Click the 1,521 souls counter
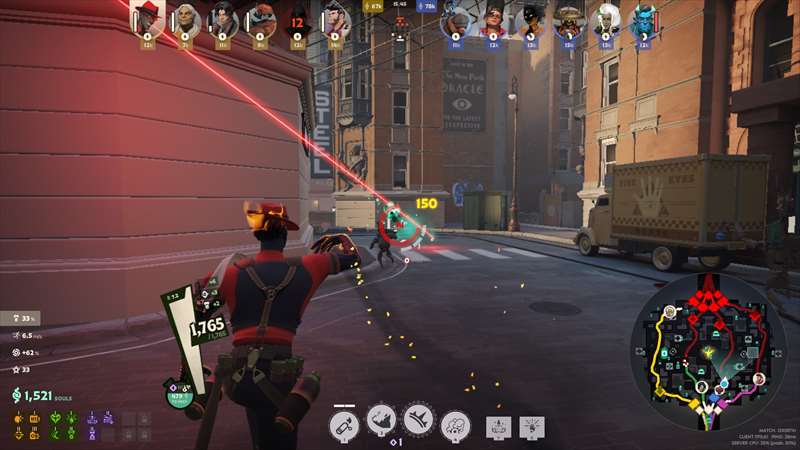Screen dimensions: 800x450 (38, 397)
